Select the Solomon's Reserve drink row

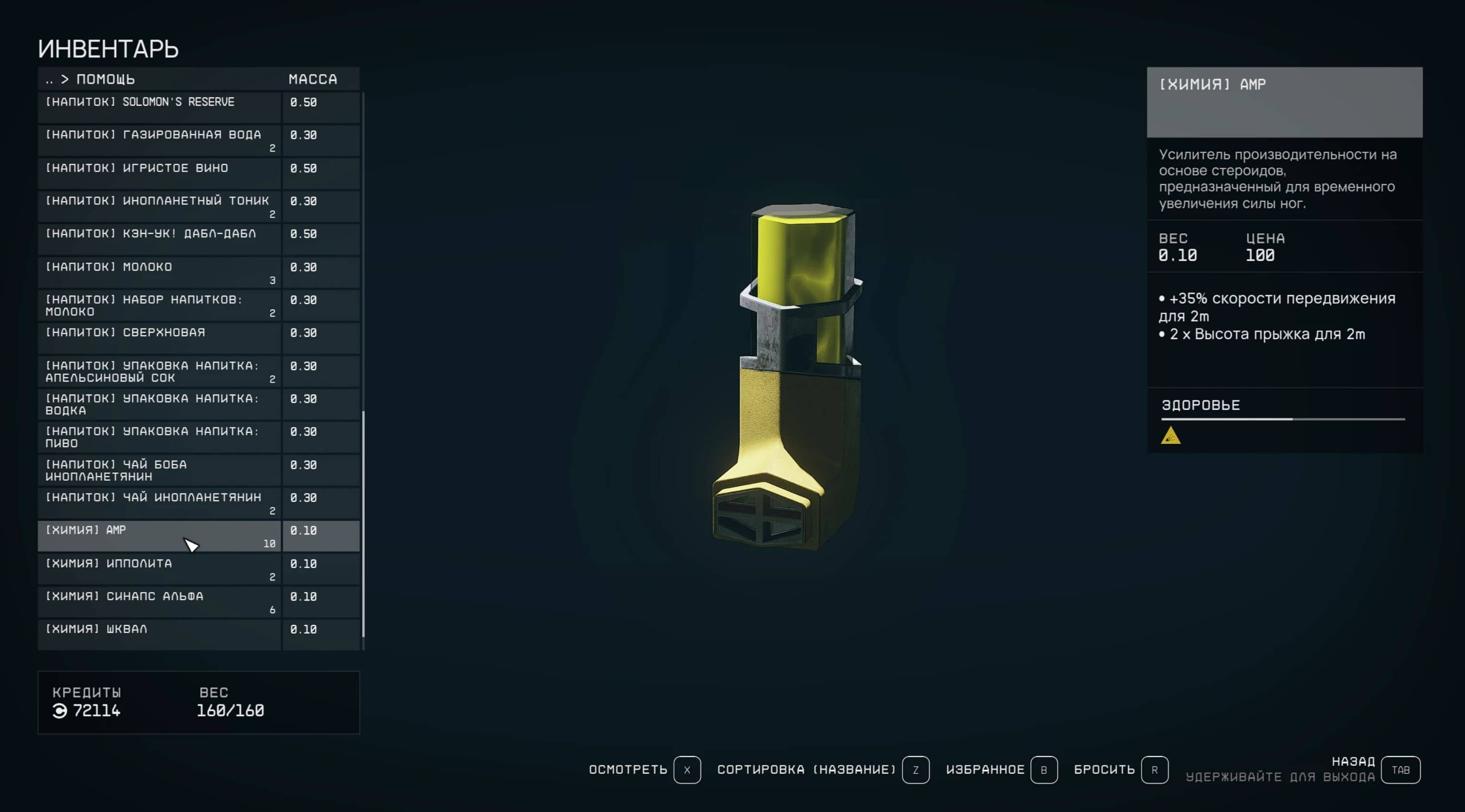[x=159, y=108]
